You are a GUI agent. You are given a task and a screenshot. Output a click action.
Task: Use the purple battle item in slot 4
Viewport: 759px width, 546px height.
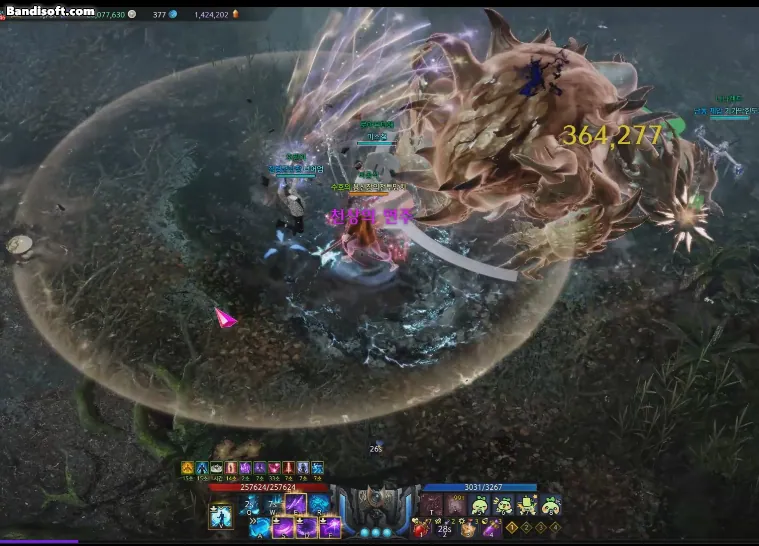(x=491, y=529)
